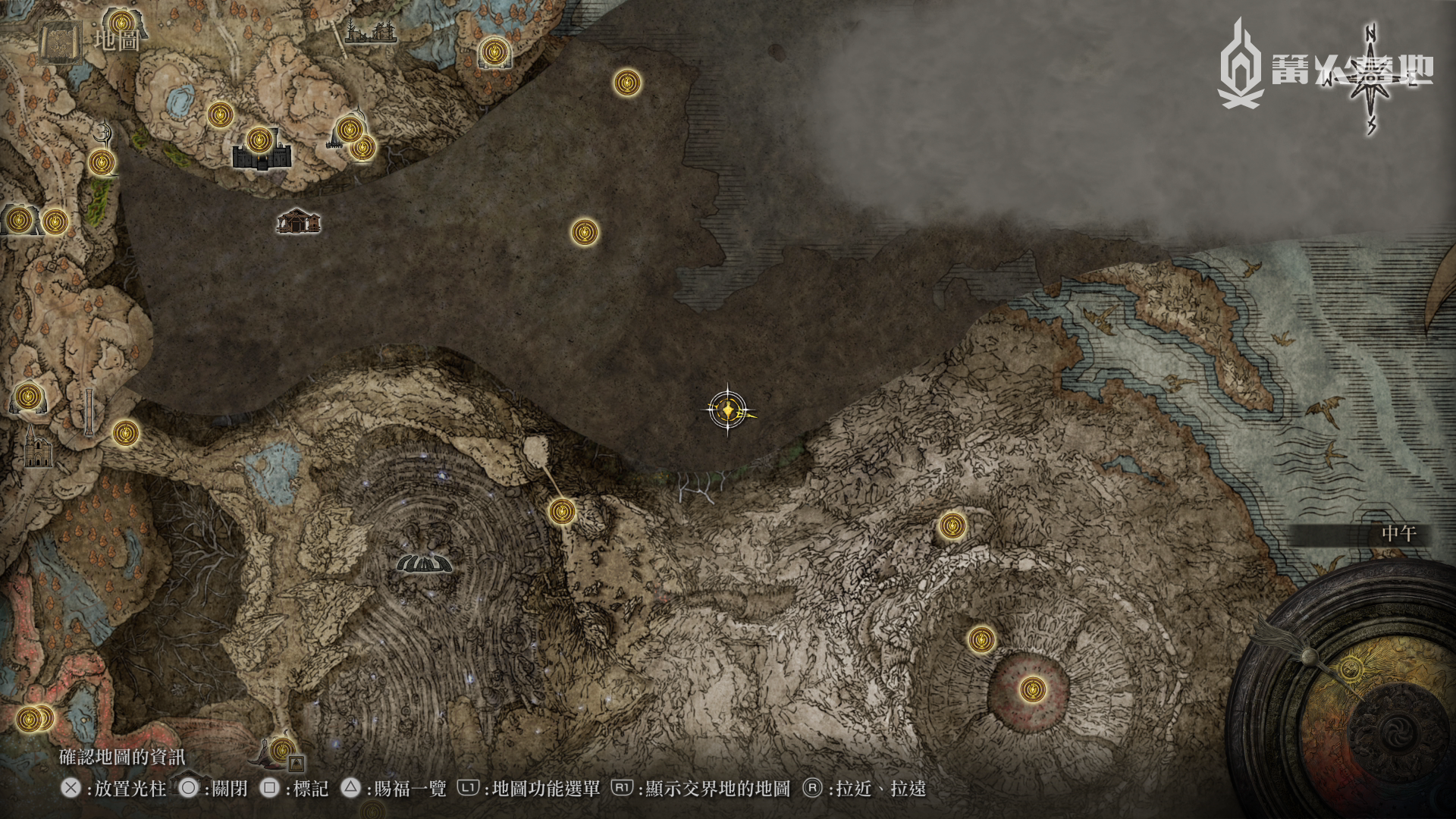Click the colosseum landmark in the ringed basin
The height and width of the screenshot is (819, 1456).
click(x=425, y=563)
